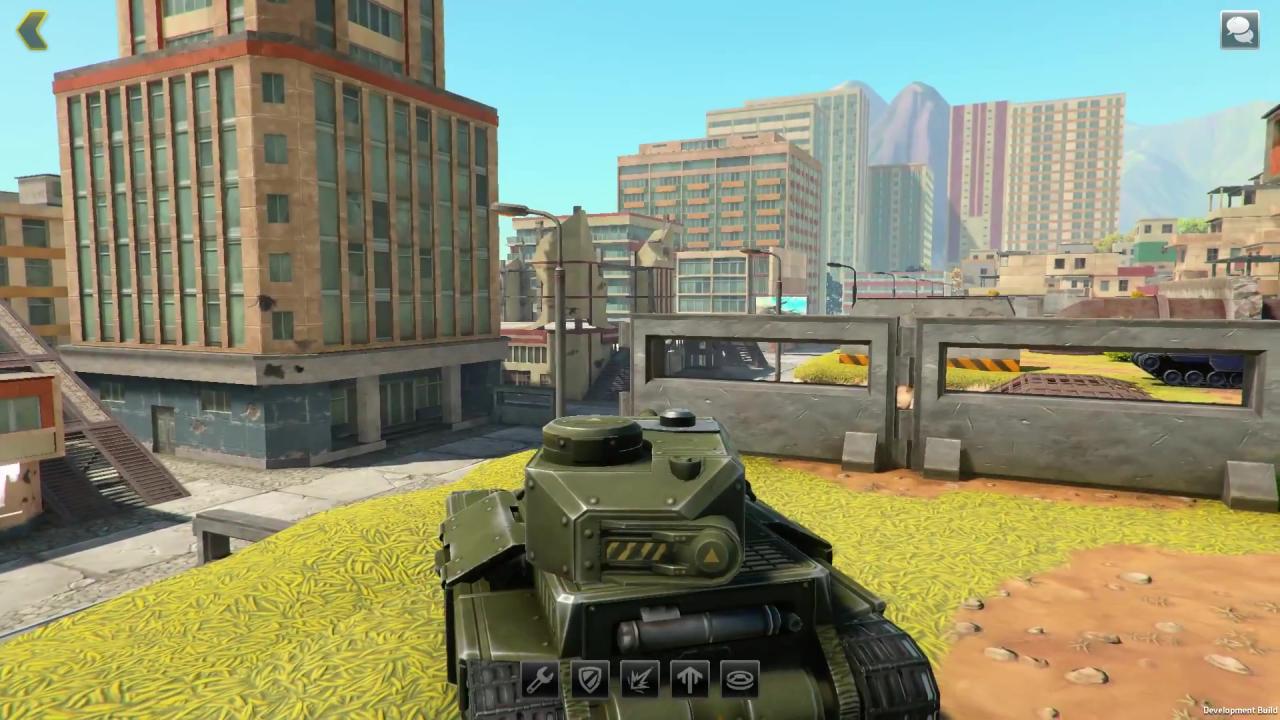Viewport: 1280px width, 720px height.
Task: Enable speed boost from the supply bar
Action: (689, 680)
